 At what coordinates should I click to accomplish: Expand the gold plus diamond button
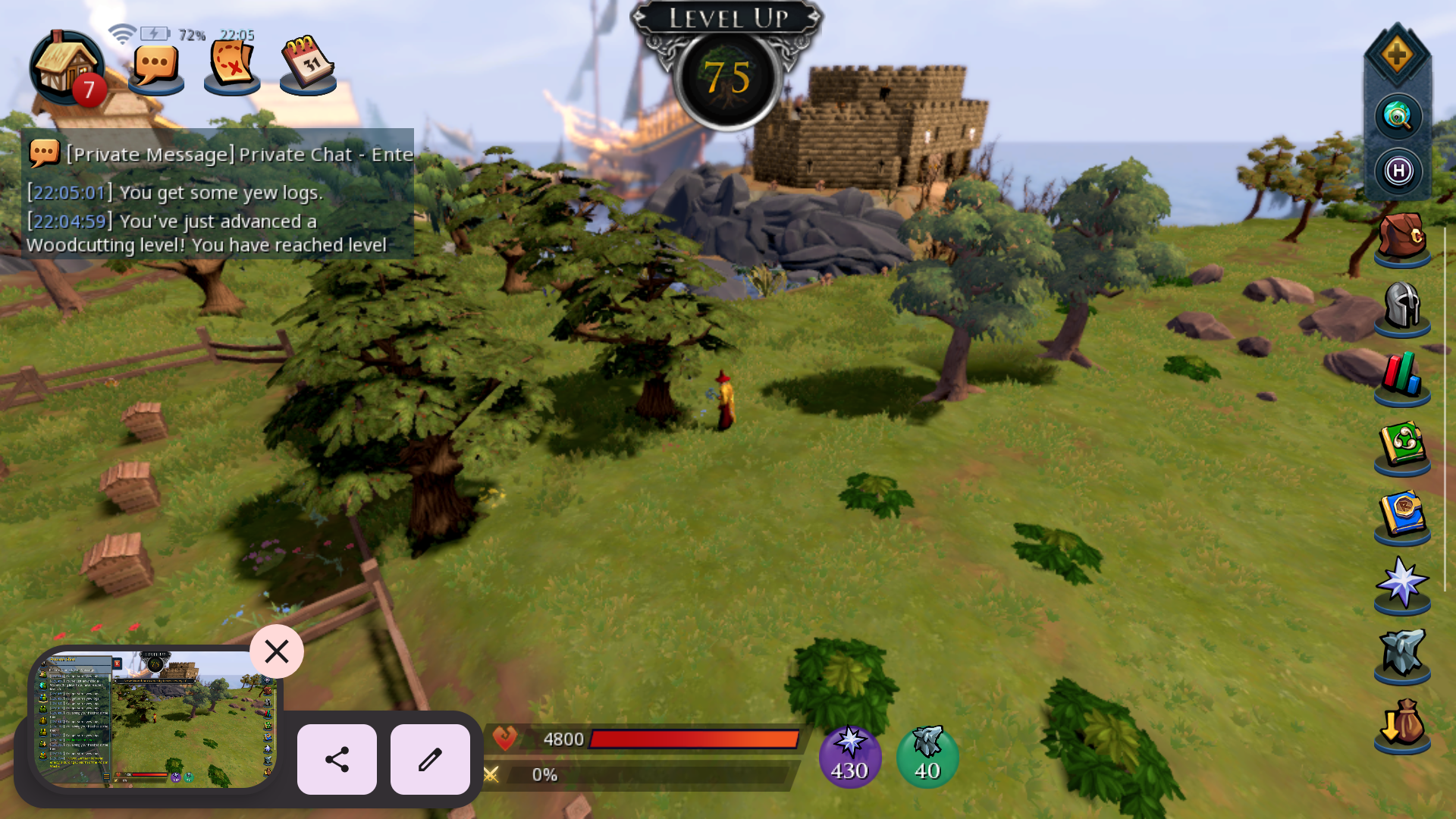click(x=1397, y=55)
